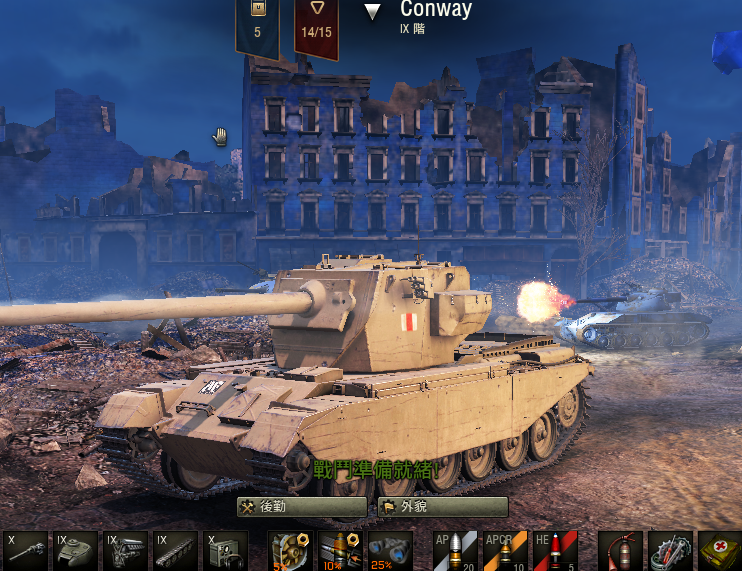This screenshot has height=571, width=742.
Task: Open the binoculars equipment slot
Action: 390,551
